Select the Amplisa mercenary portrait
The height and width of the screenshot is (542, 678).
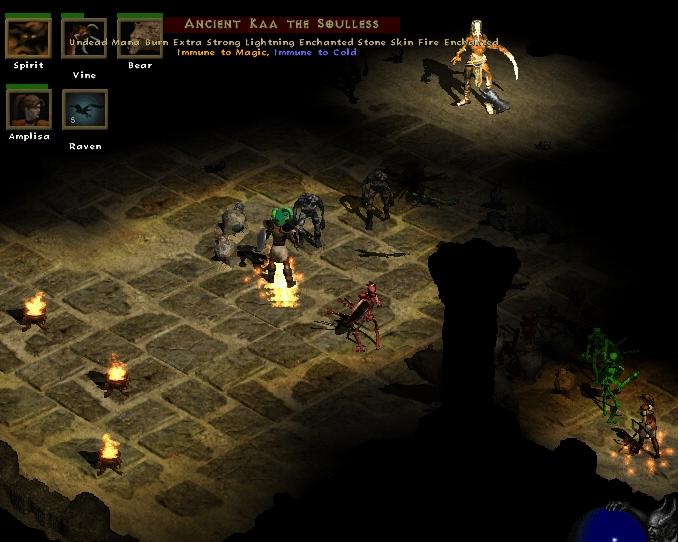[28, 109]
